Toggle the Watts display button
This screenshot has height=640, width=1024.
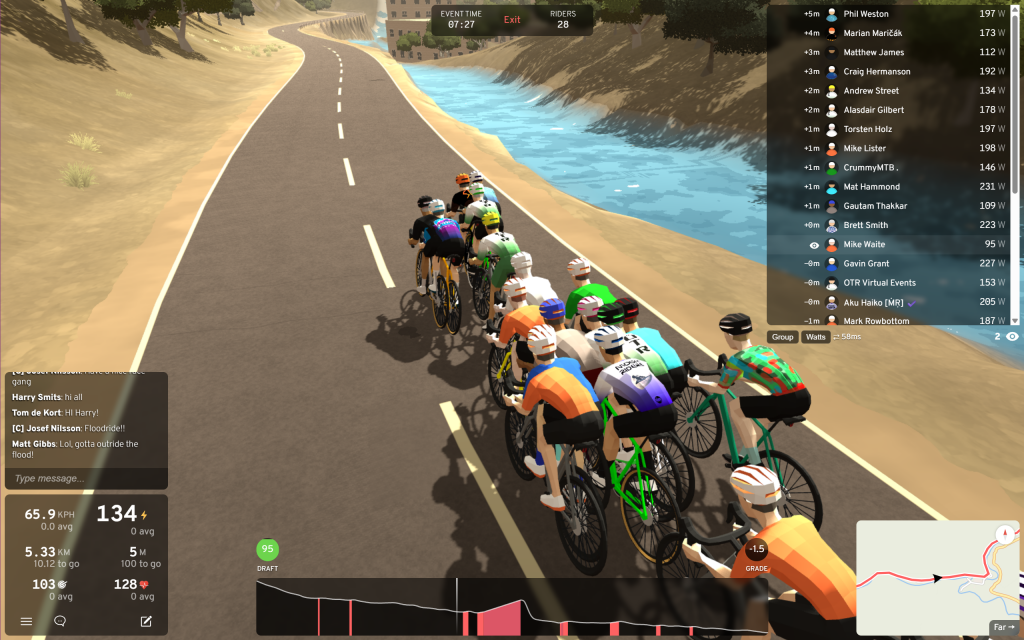point(816,337)
